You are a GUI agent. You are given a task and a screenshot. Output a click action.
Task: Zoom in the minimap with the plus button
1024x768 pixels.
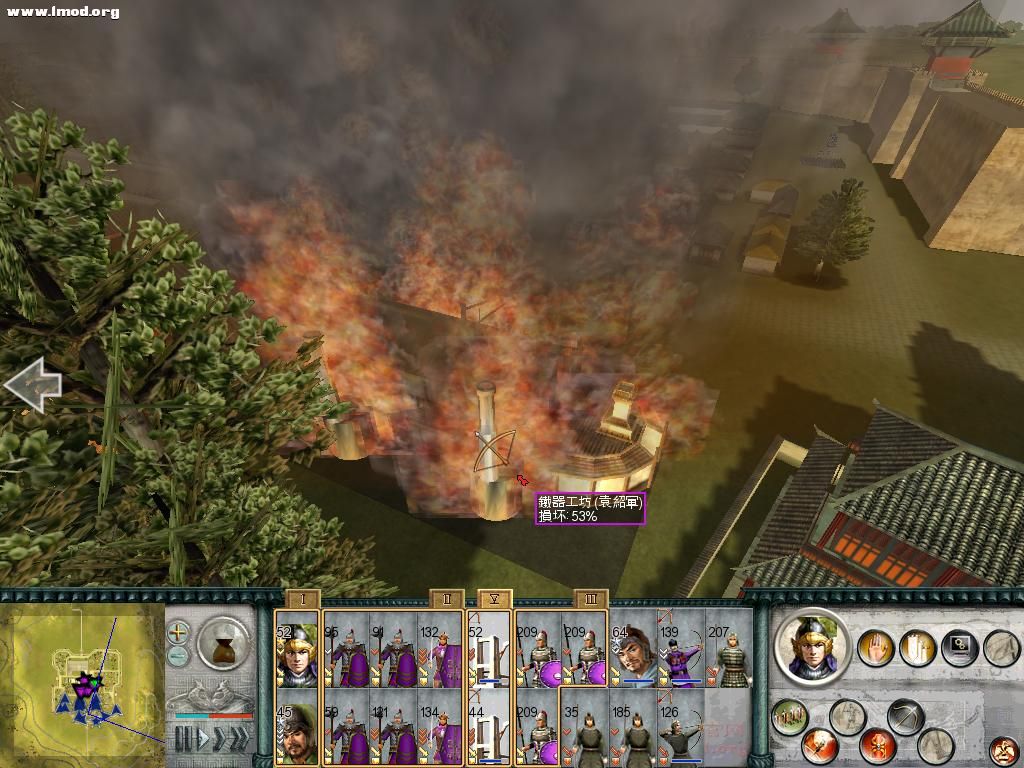click(178, 632)
